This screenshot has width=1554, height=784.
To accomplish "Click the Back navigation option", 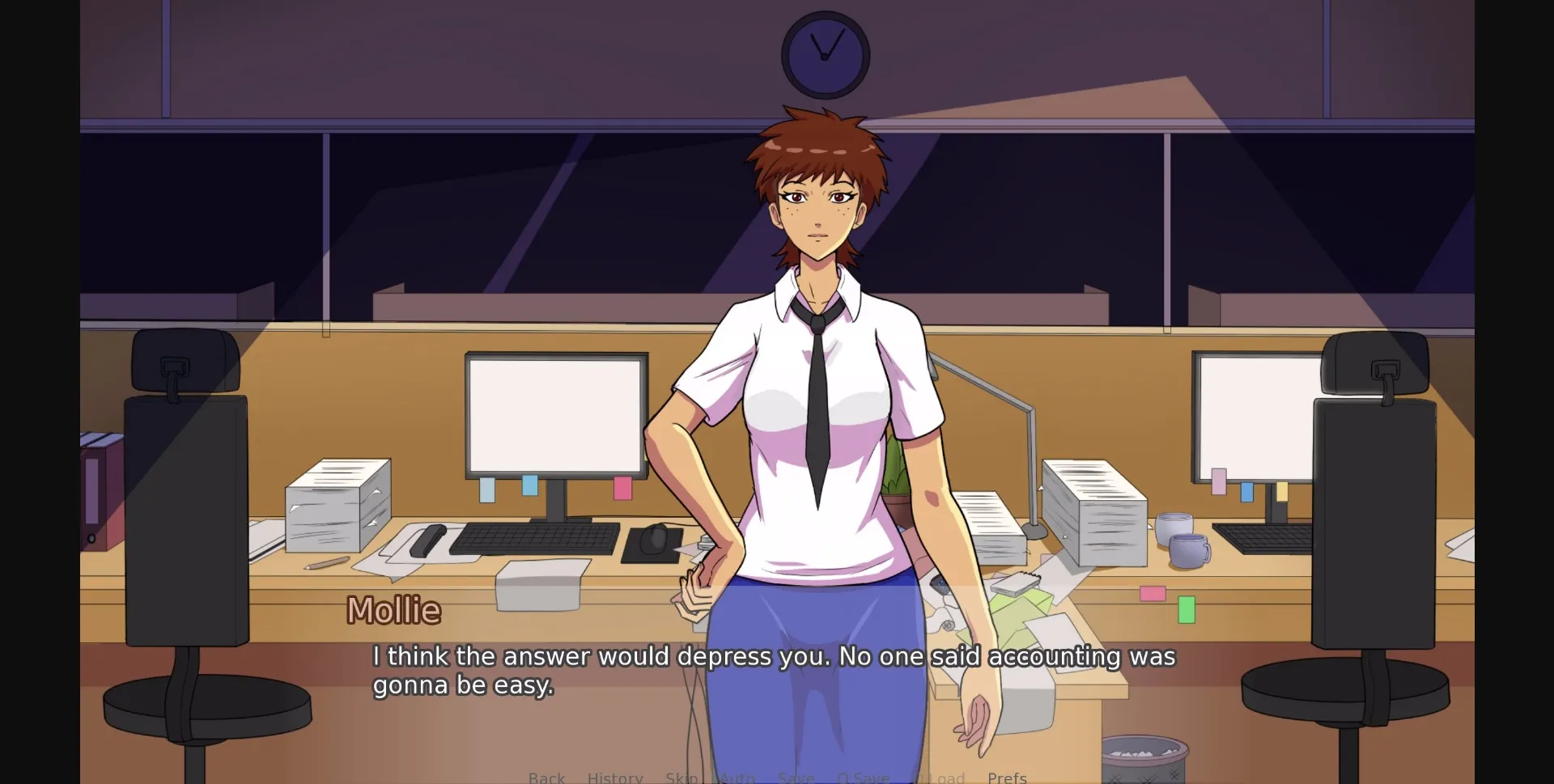I will pyautogui.click(x=547, y=777).
